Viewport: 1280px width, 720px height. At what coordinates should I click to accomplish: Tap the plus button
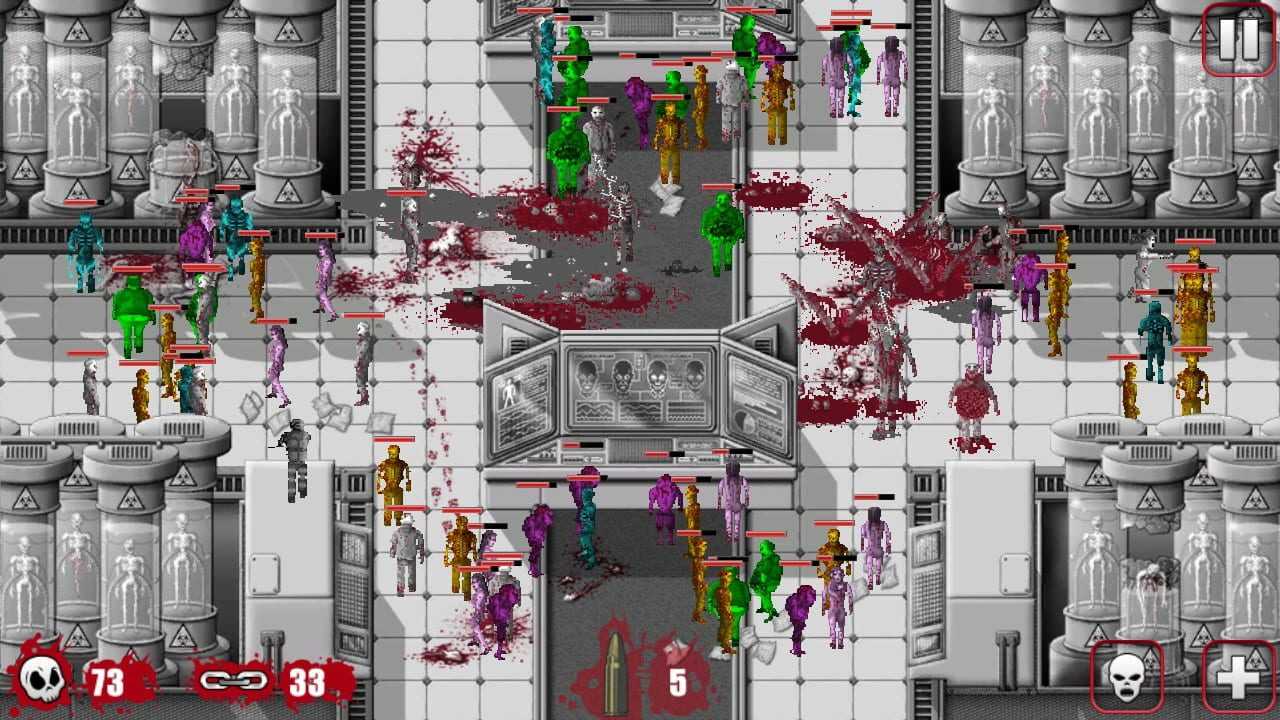click(1238, 678)
